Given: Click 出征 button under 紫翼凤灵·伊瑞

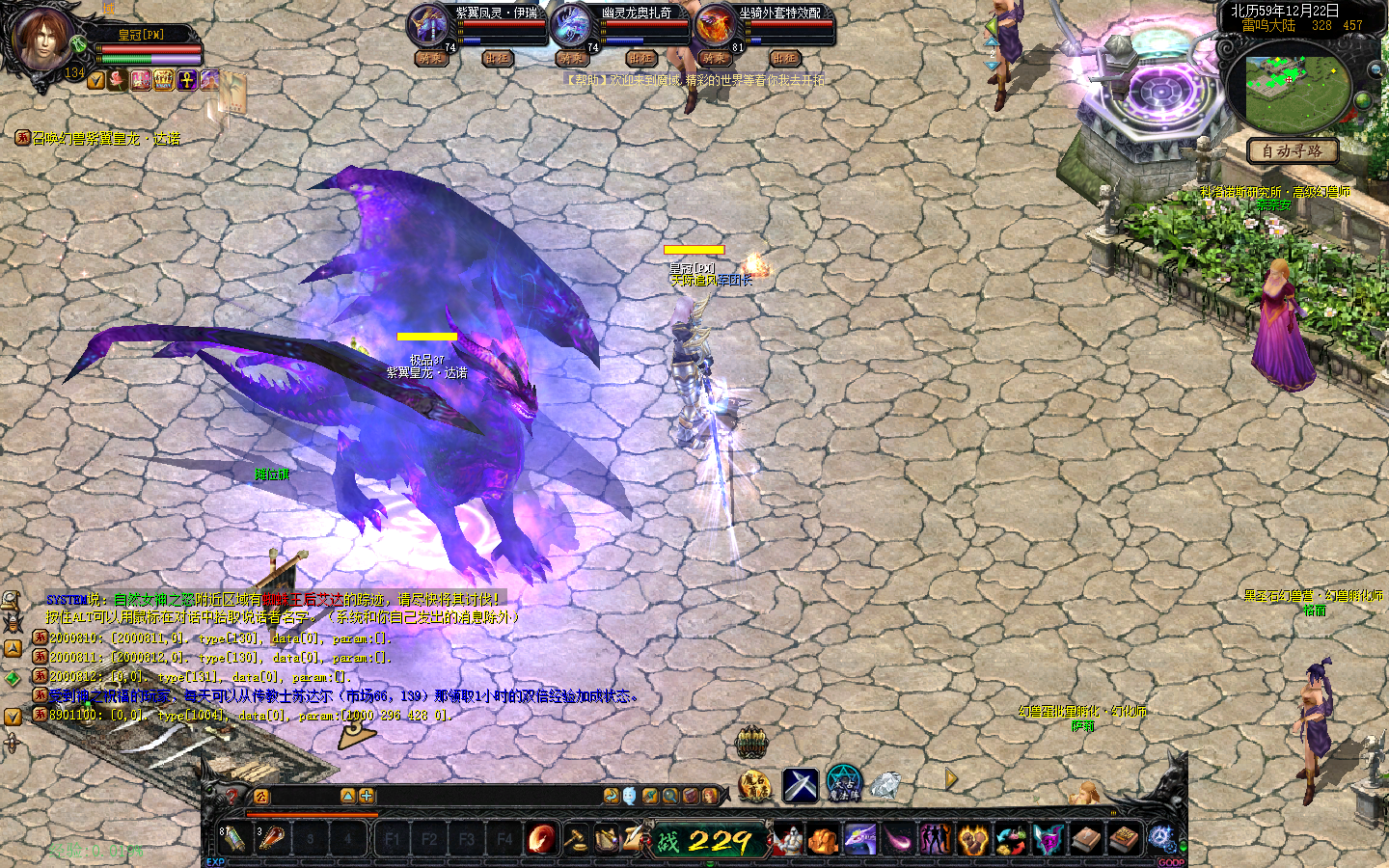Looking at the screenshot, I should click(x=497, y=58).
